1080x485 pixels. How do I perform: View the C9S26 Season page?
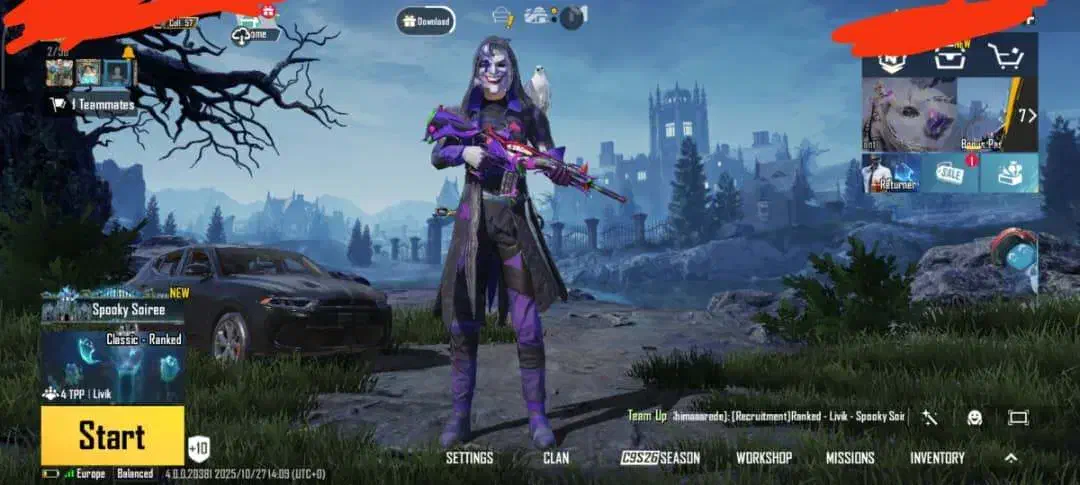click(x=660, y=458)
